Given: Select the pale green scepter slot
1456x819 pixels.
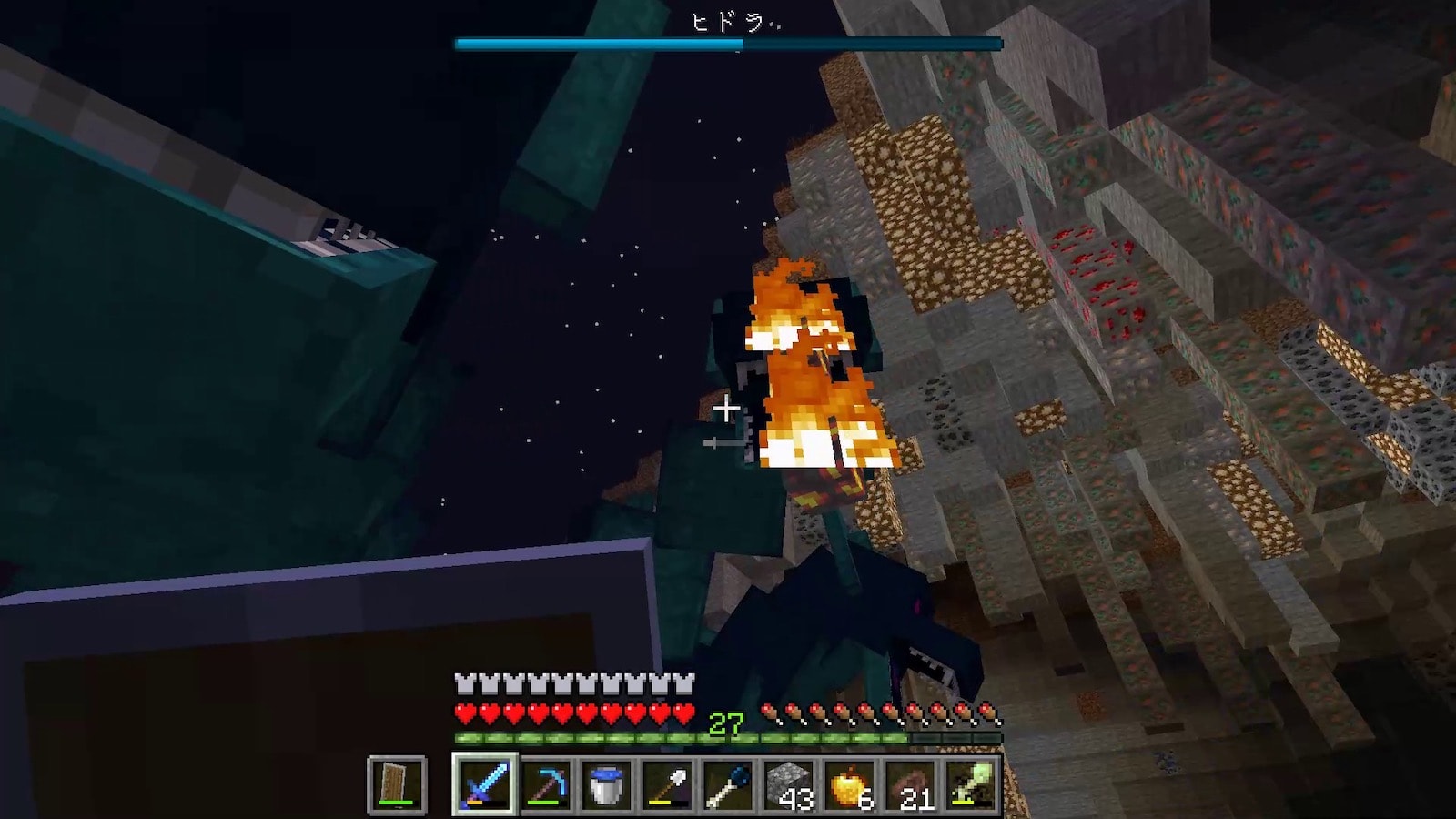Looking at the screenshot, I should point(971,784).
